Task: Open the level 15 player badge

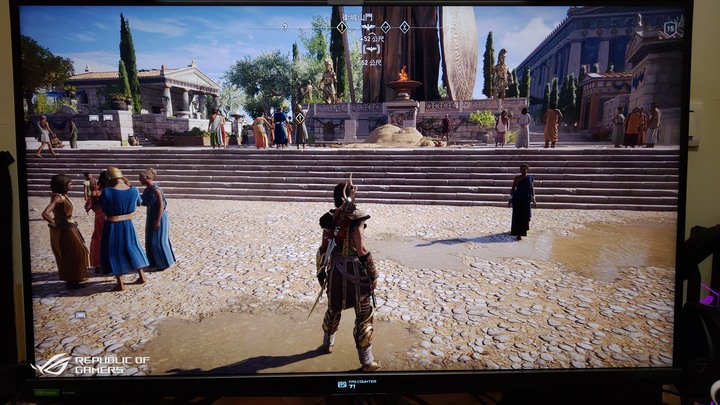Action: coord(672,27)
